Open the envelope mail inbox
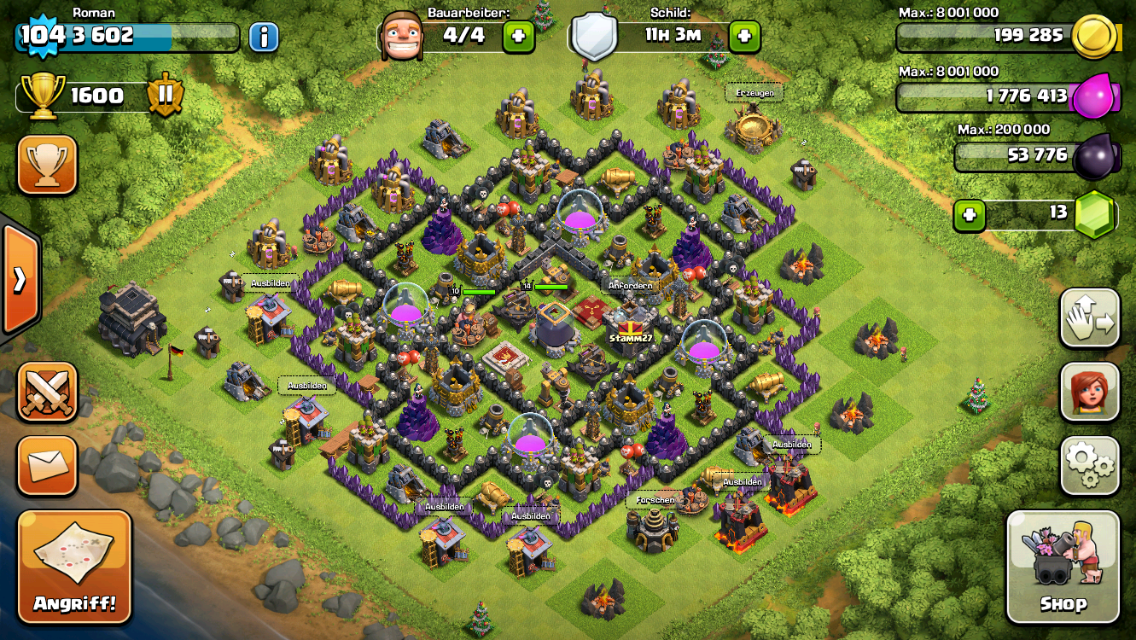The image size is (1136, 640). tap(47, 465)
